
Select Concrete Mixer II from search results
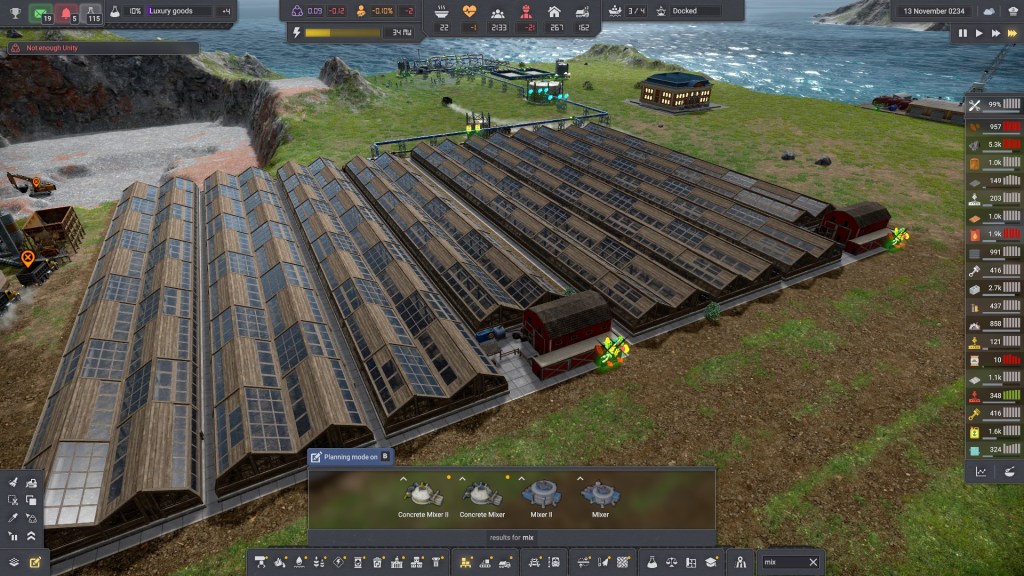tap(422, 495)
